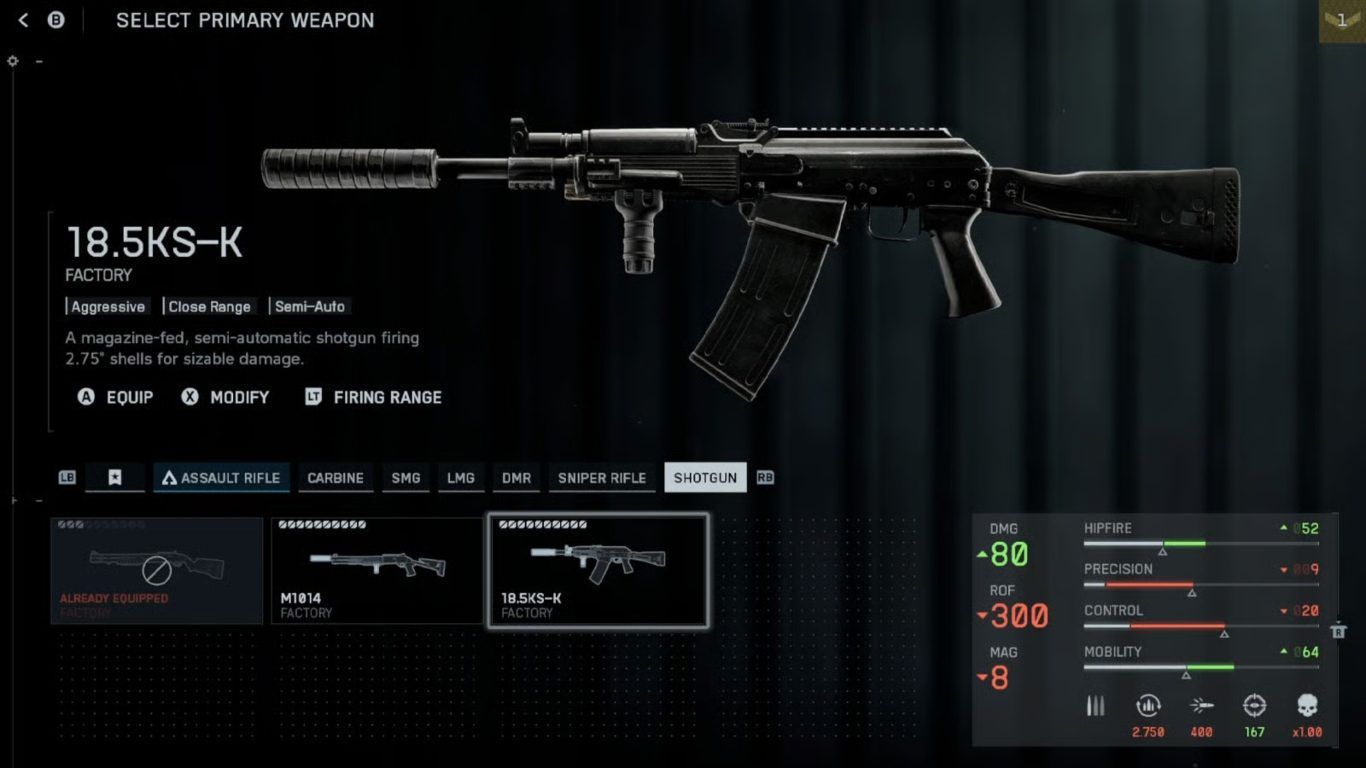
Task: Switch to the Carbine category
Action: point(335,478)
